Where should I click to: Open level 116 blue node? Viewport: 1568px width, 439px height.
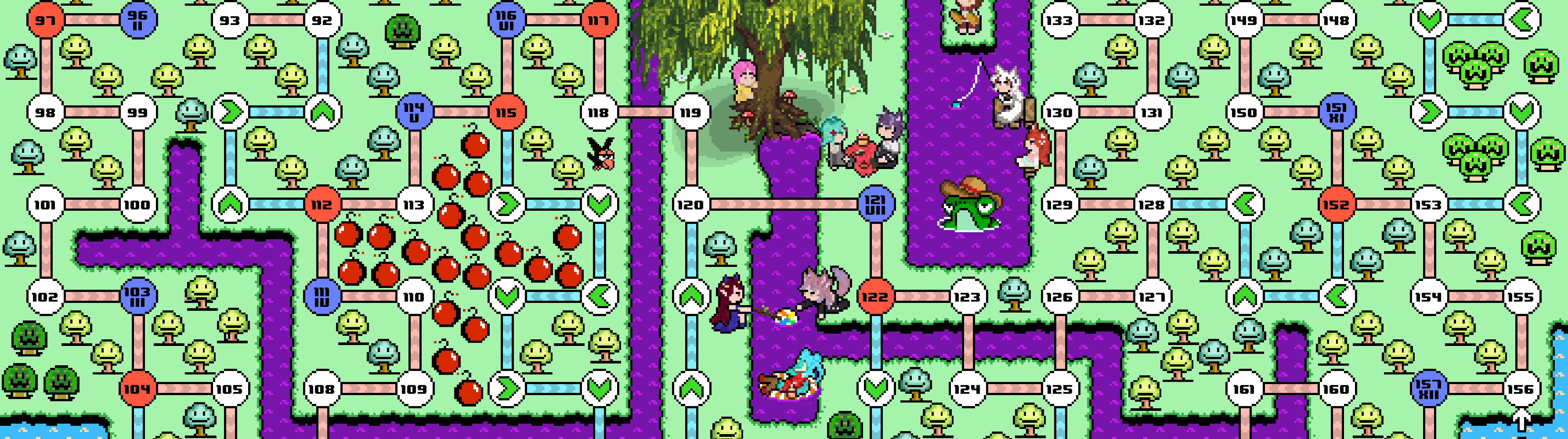[x=506, y=20]
